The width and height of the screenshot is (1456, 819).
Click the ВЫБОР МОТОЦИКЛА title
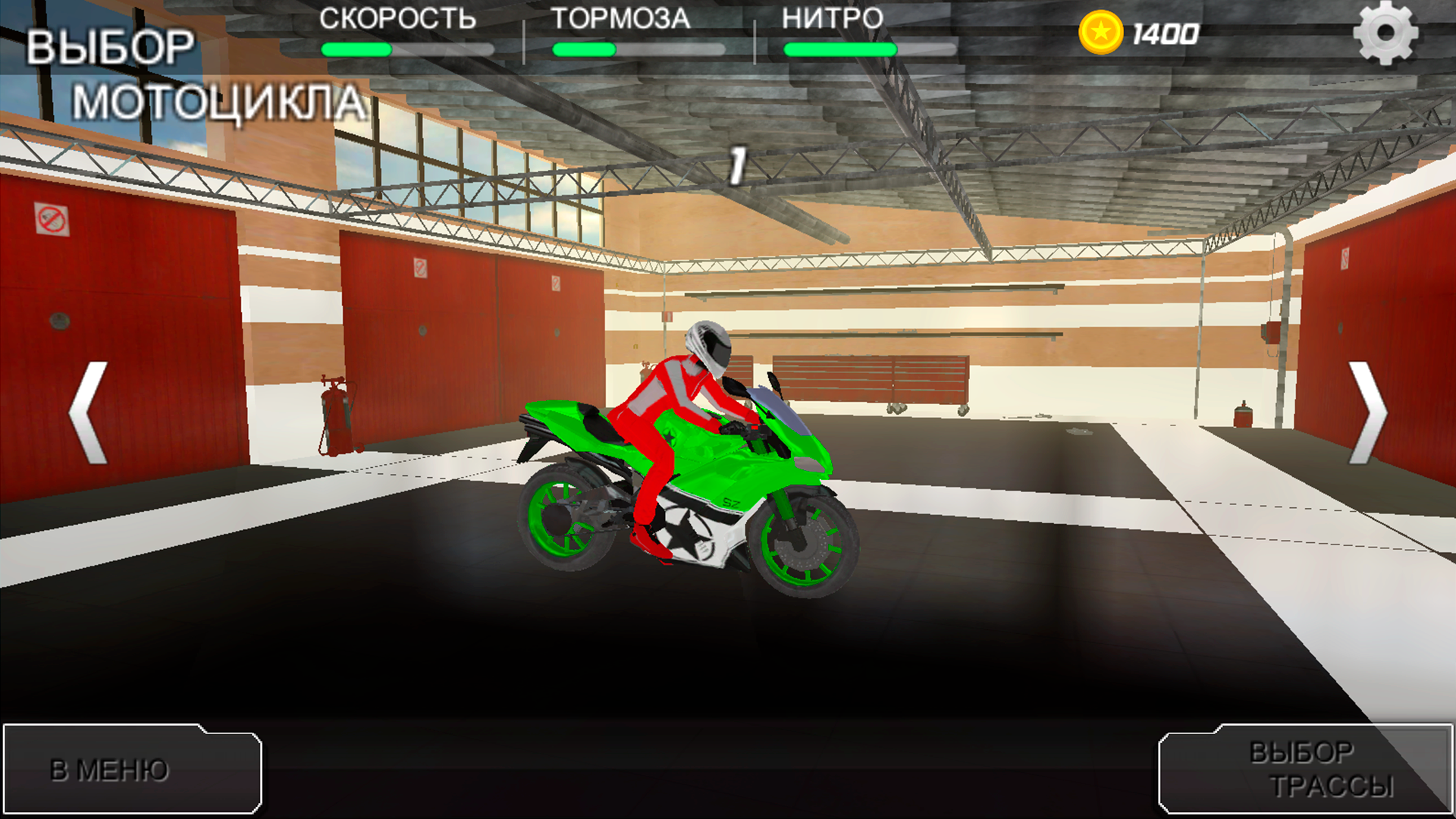pyautogui.click(x=190, y=72)
